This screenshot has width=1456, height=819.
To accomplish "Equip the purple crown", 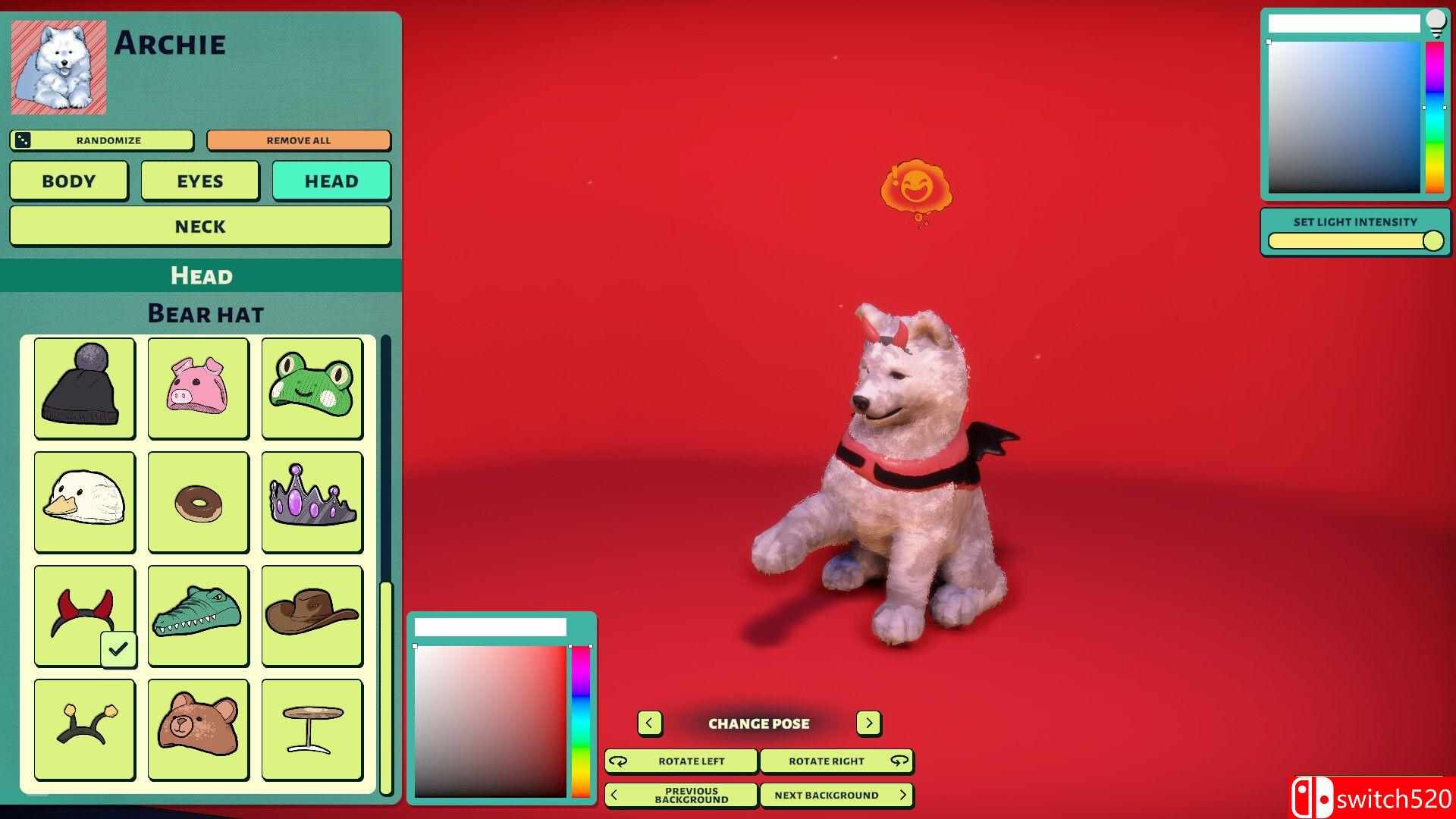I will tap(312, 501).
